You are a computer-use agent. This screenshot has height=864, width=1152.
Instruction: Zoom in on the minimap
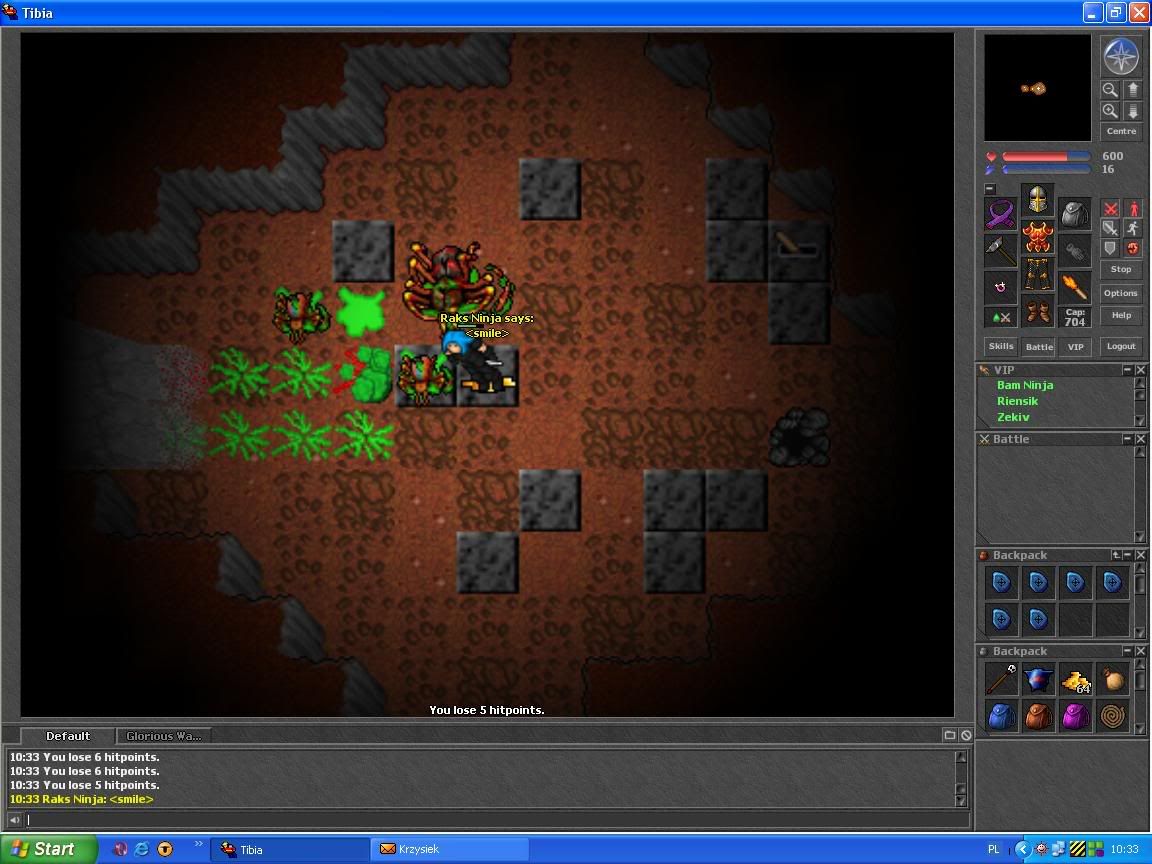1109,111
